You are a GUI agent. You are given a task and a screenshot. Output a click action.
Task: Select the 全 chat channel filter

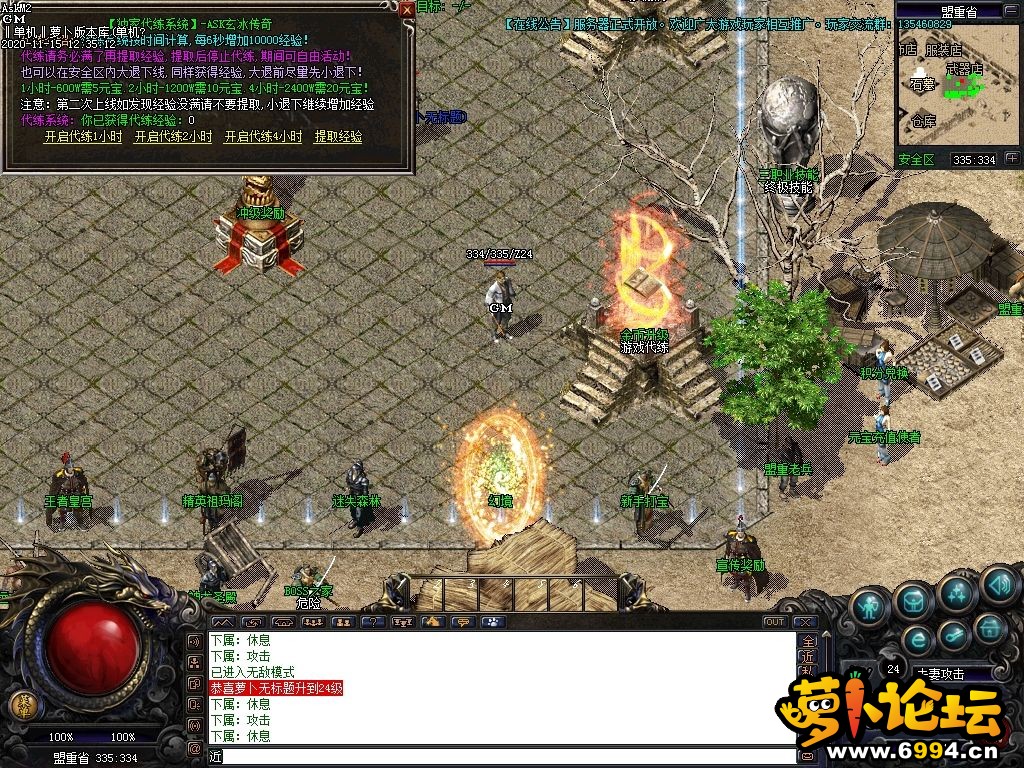point(809,642)
